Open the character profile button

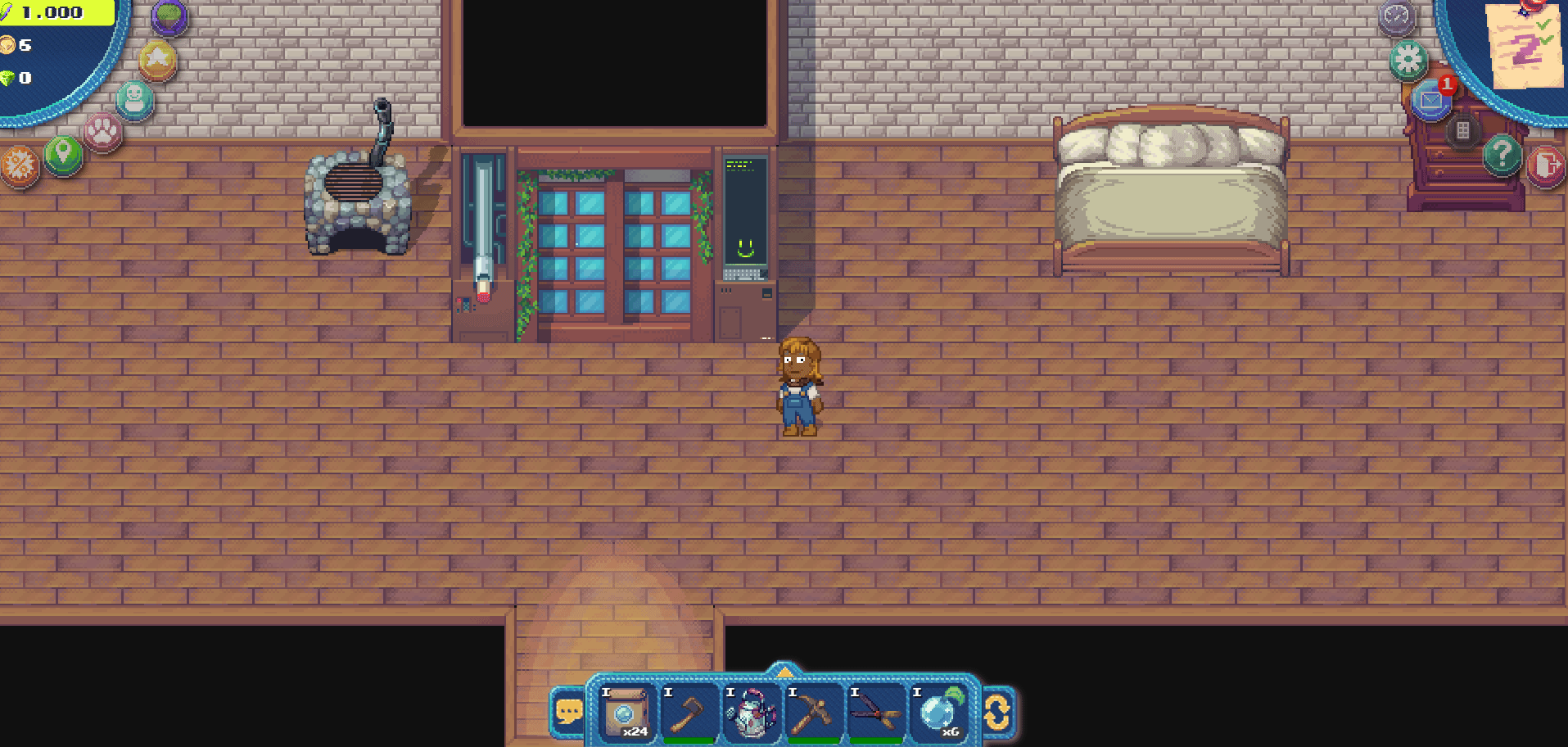pos(135,99)
